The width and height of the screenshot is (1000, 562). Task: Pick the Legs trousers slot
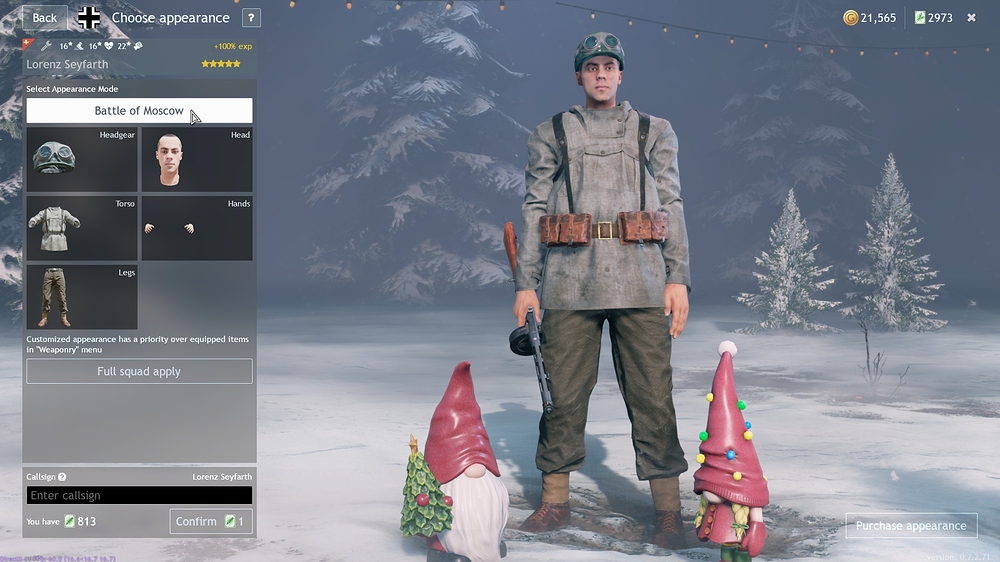82,297
